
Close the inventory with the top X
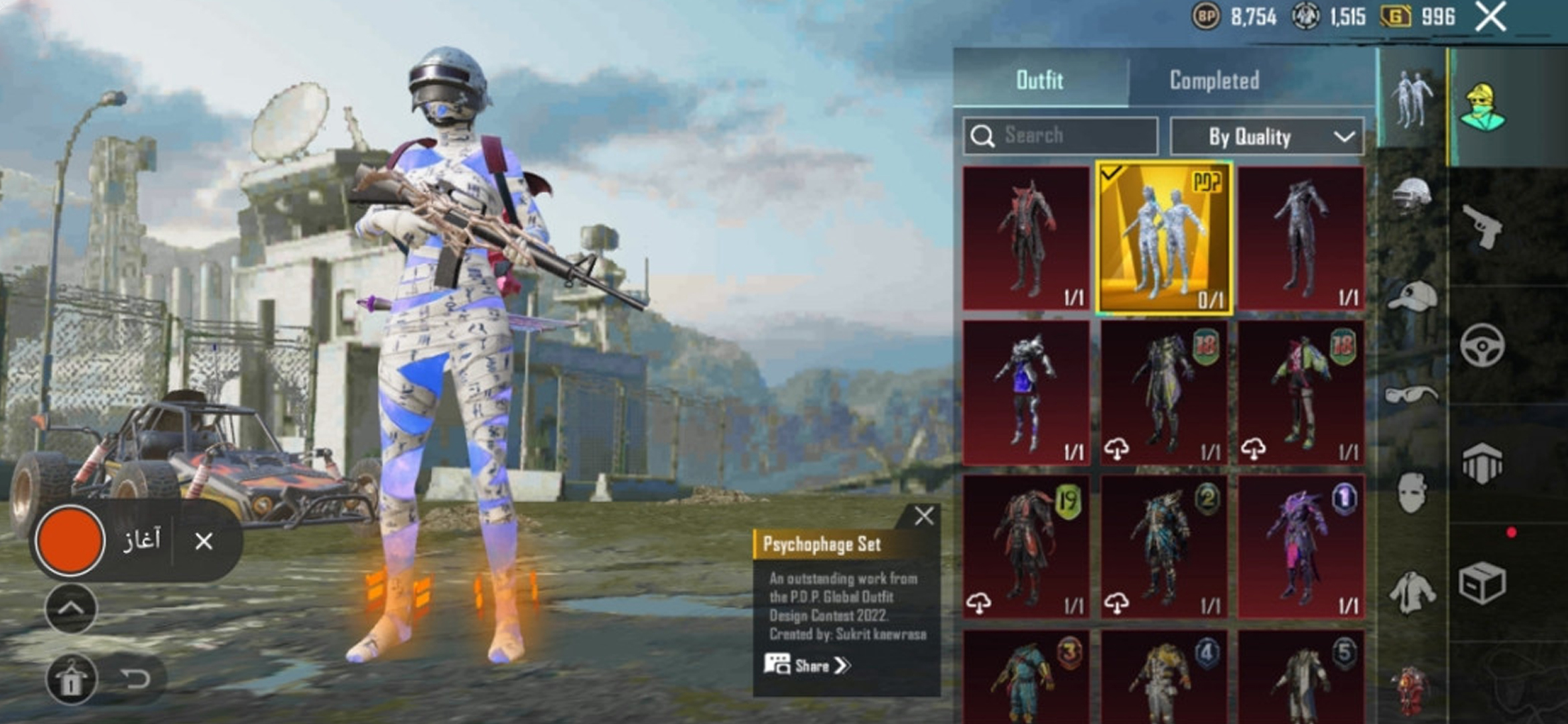1490,16
